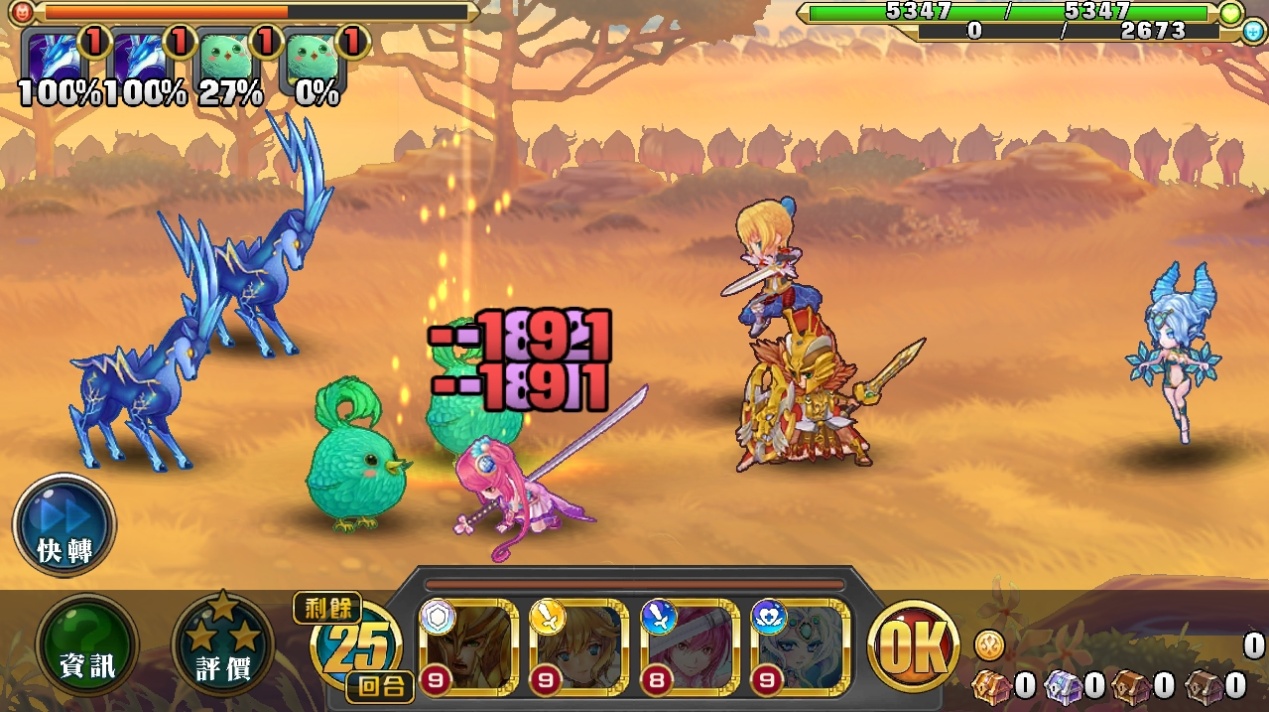
Task: Tap the 快轉 fast-forward button
Action: pyautogui.click(x=65, y=525)
